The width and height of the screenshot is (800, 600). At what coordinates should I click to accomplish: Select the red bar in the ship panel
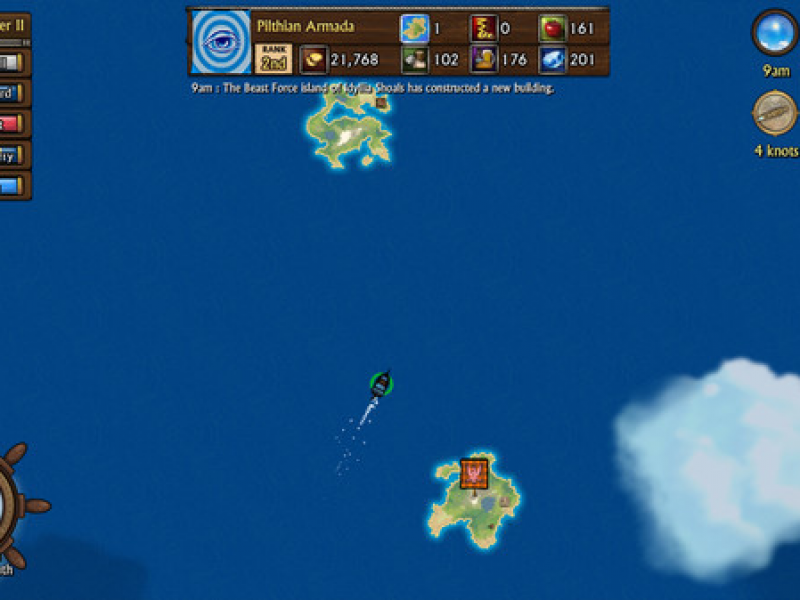[x=10, y=124]
